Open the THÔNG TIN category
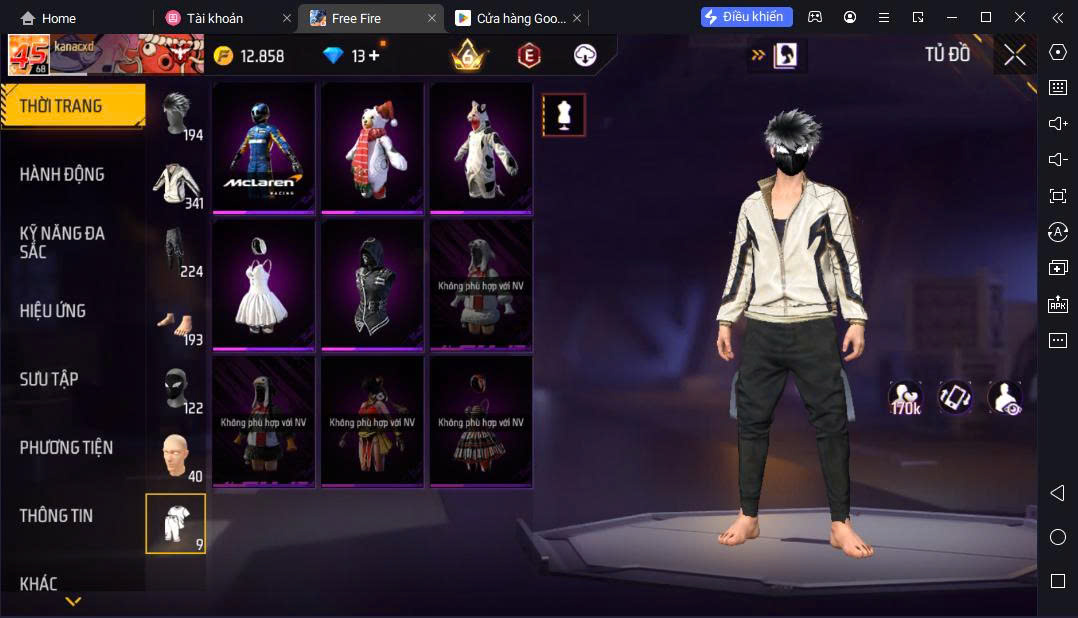The height and width of the screenshot is (618, 1078). 56,516
